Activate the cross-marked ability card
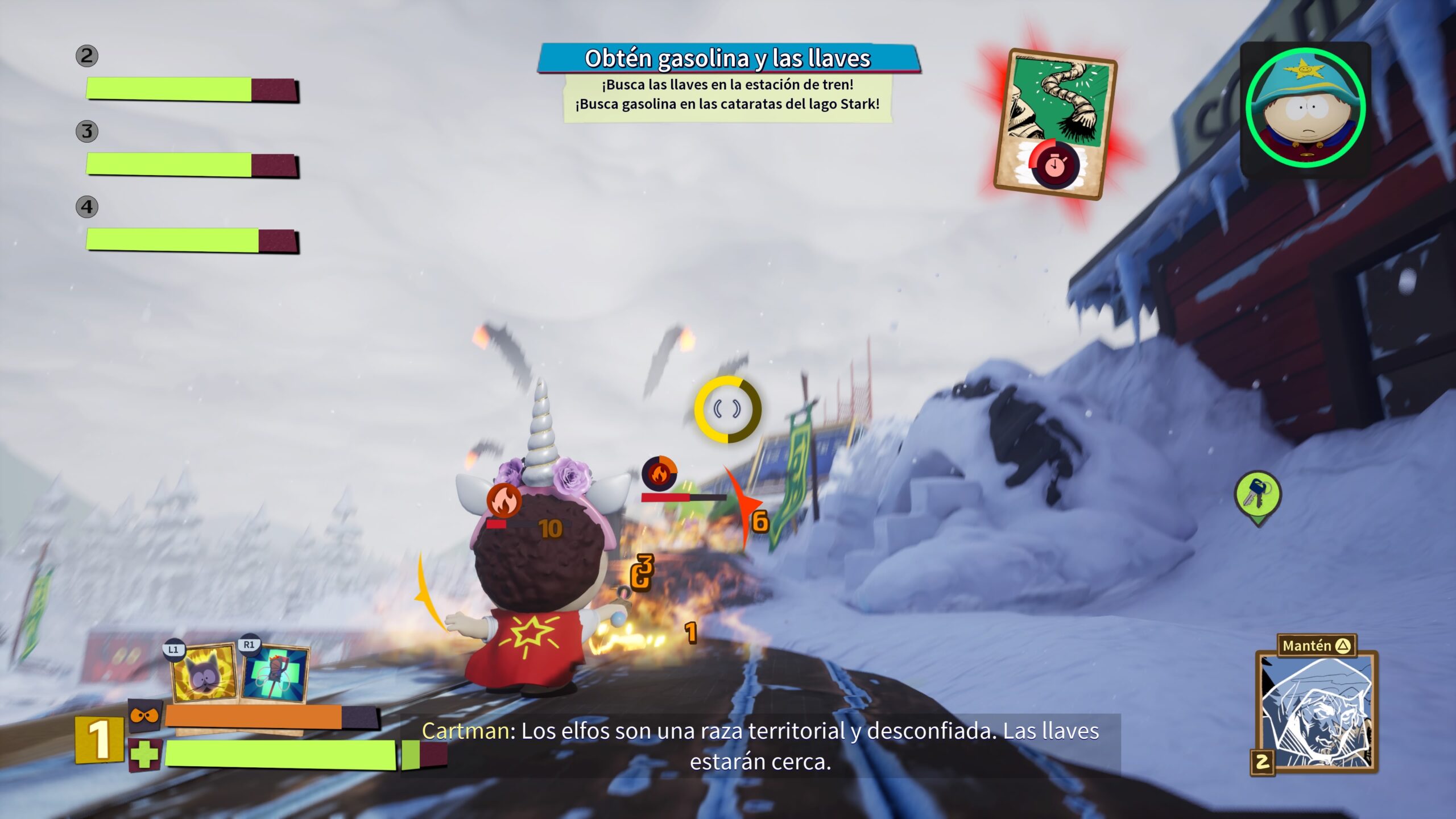This screenshot has width=1456, height=819. coord(276,675)
